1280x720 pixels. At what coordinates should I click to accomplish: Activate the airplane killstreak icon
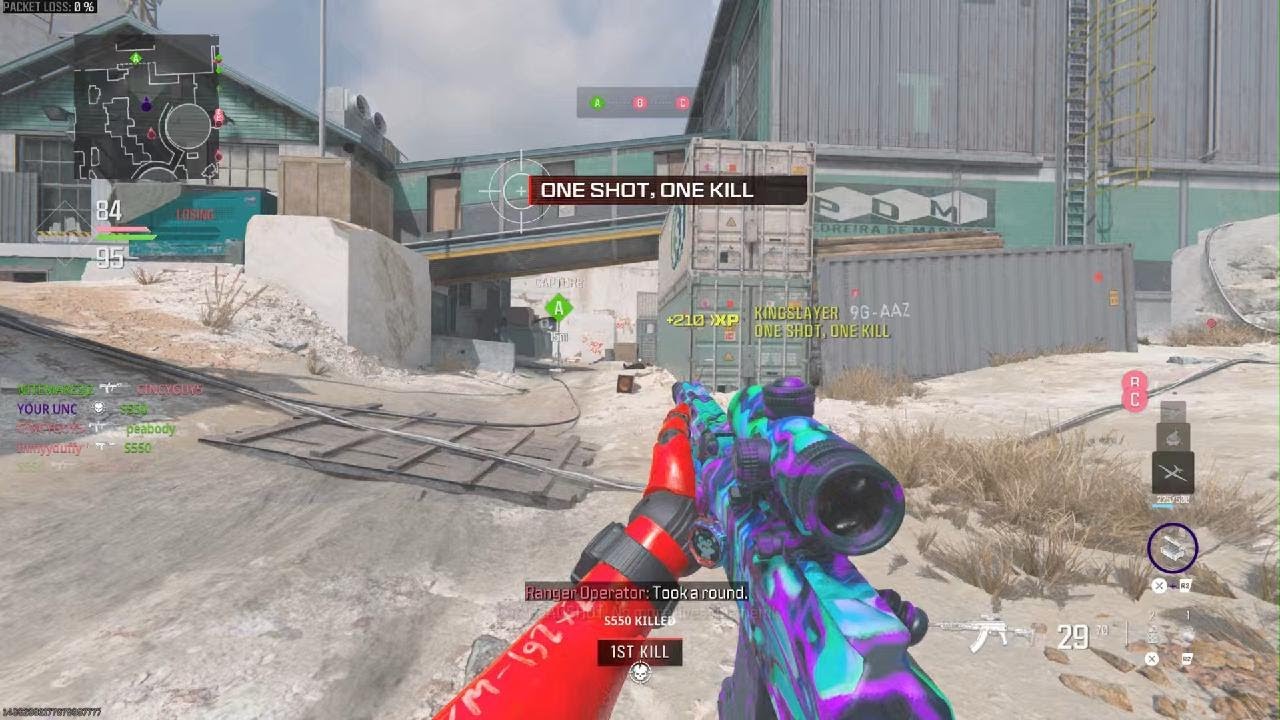click(x=1172, y=472)
